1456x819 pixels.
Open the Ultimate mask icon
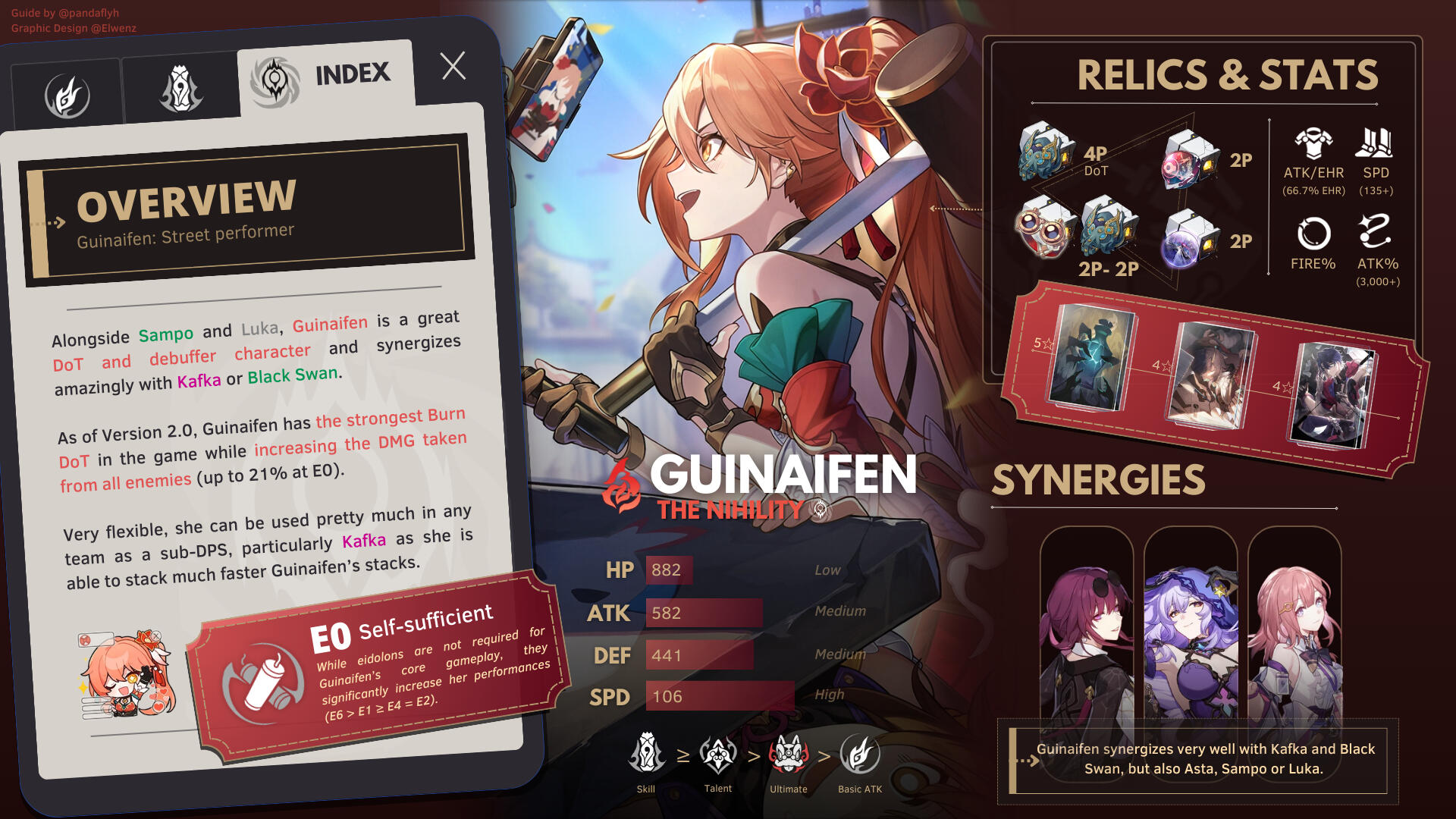click(x=789, y=754)
